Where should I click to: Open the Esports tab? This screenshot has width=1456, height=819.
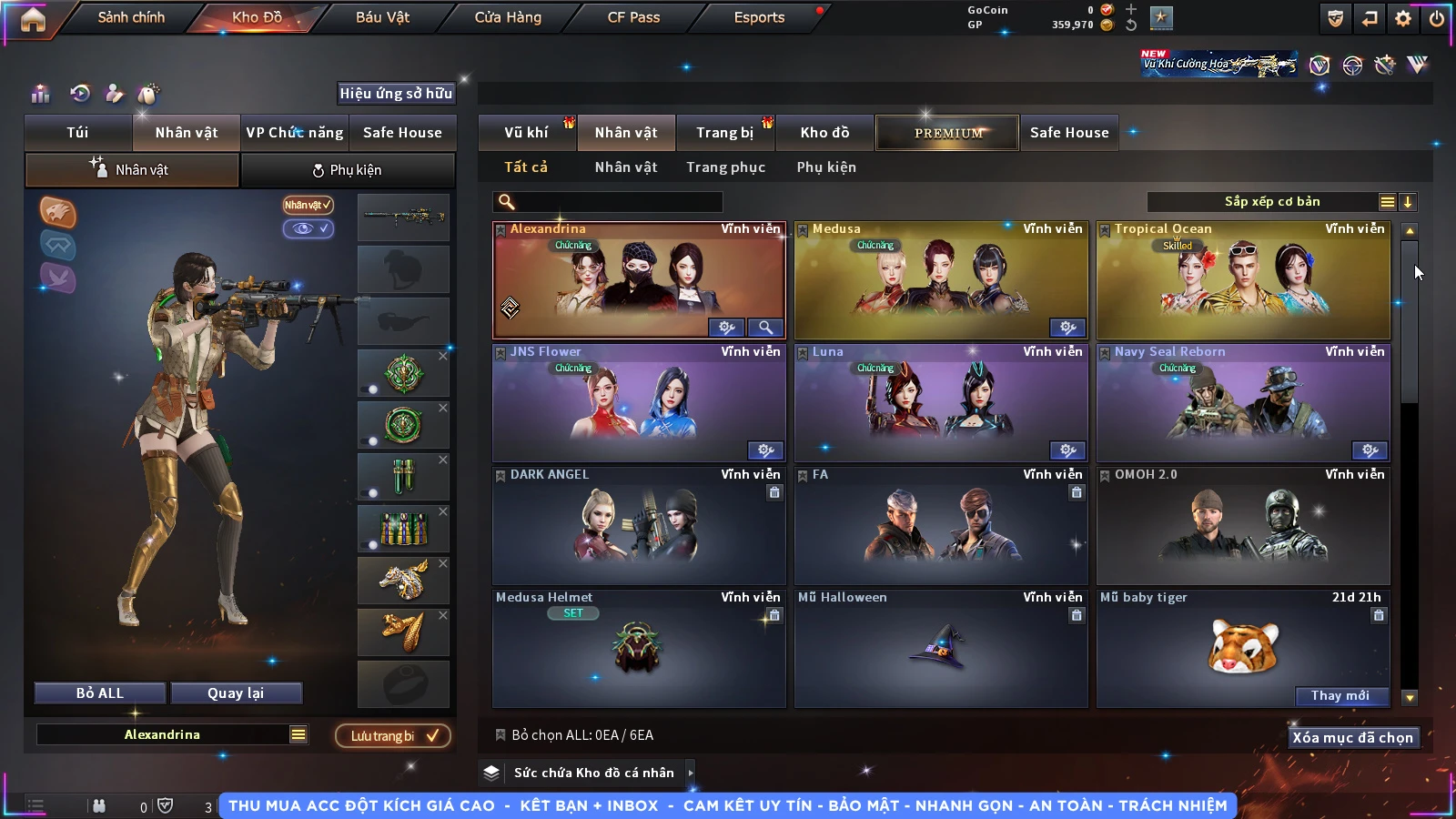pos(759,17)
